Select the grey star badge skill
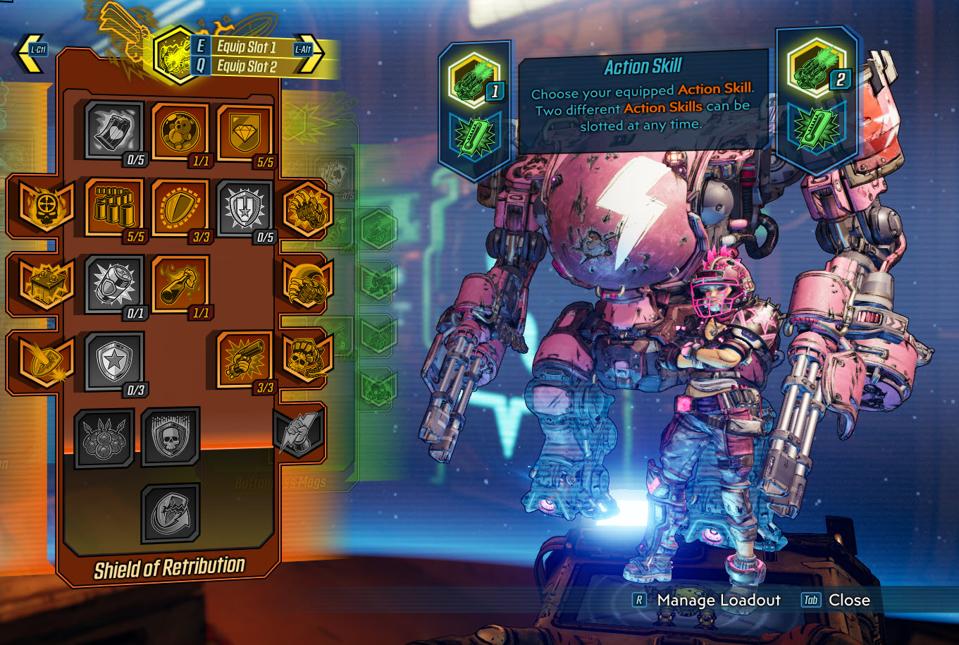 point(114,359)
